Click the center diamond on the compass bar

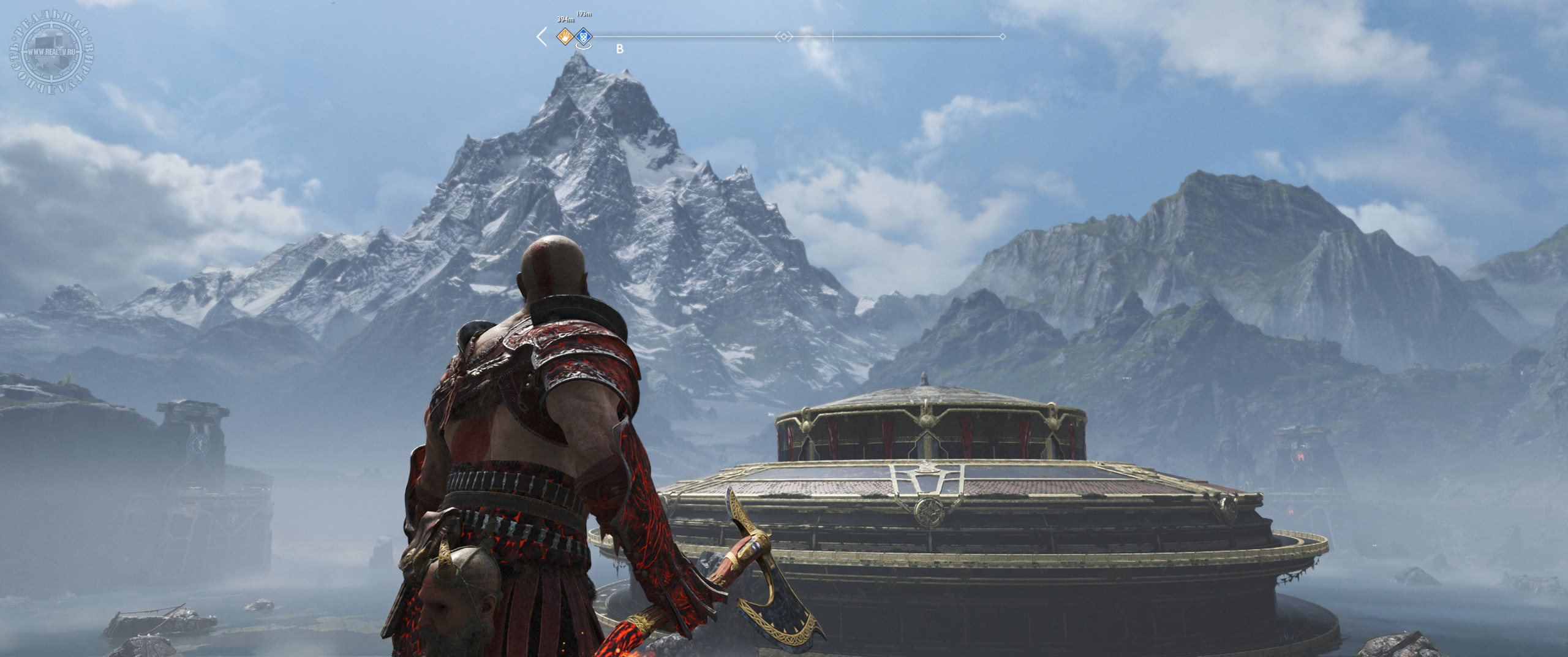784,37
